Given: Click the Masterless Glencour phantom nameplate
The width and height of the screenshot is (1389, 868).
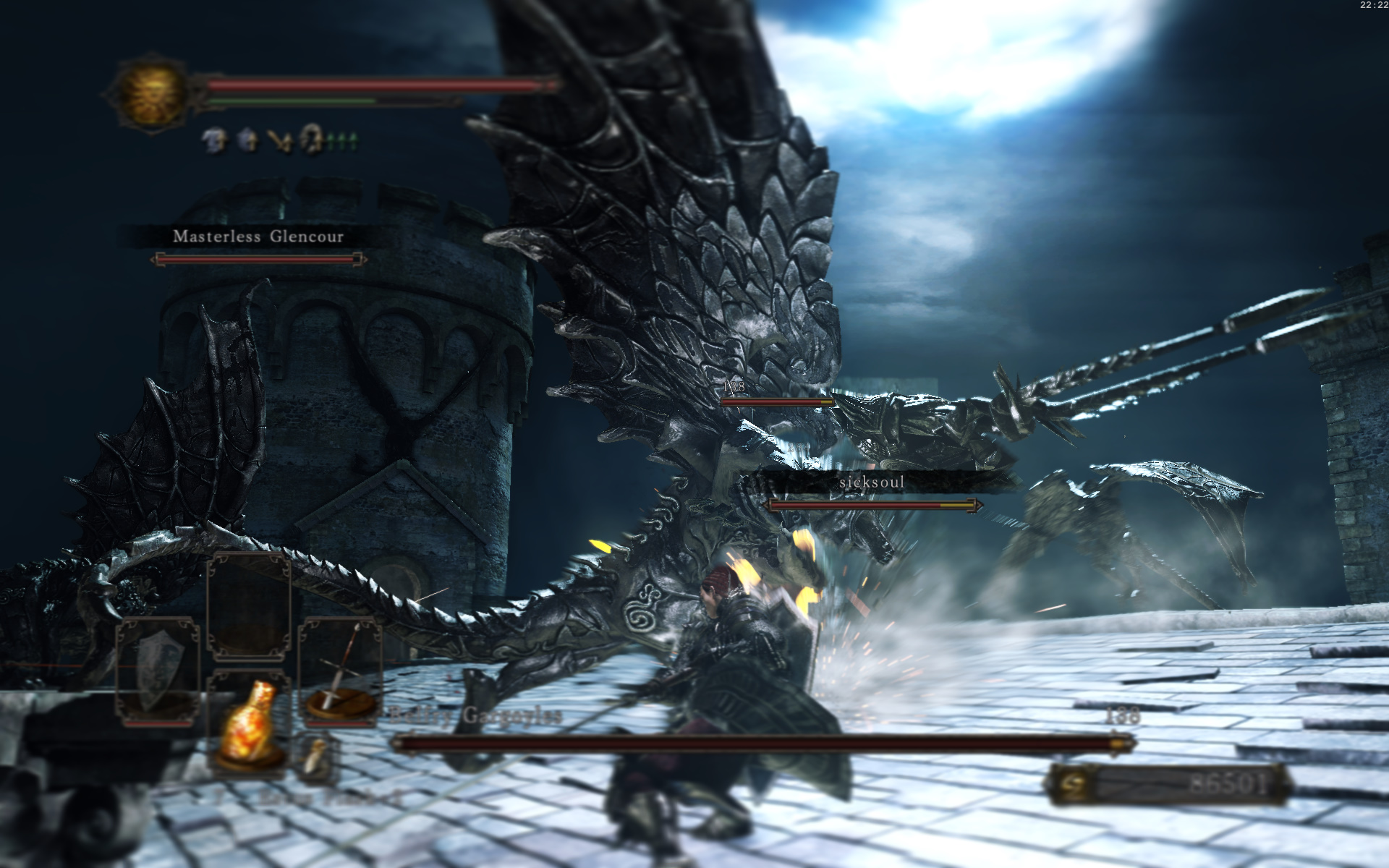Looking at the screenshot, I should (258, 237).
